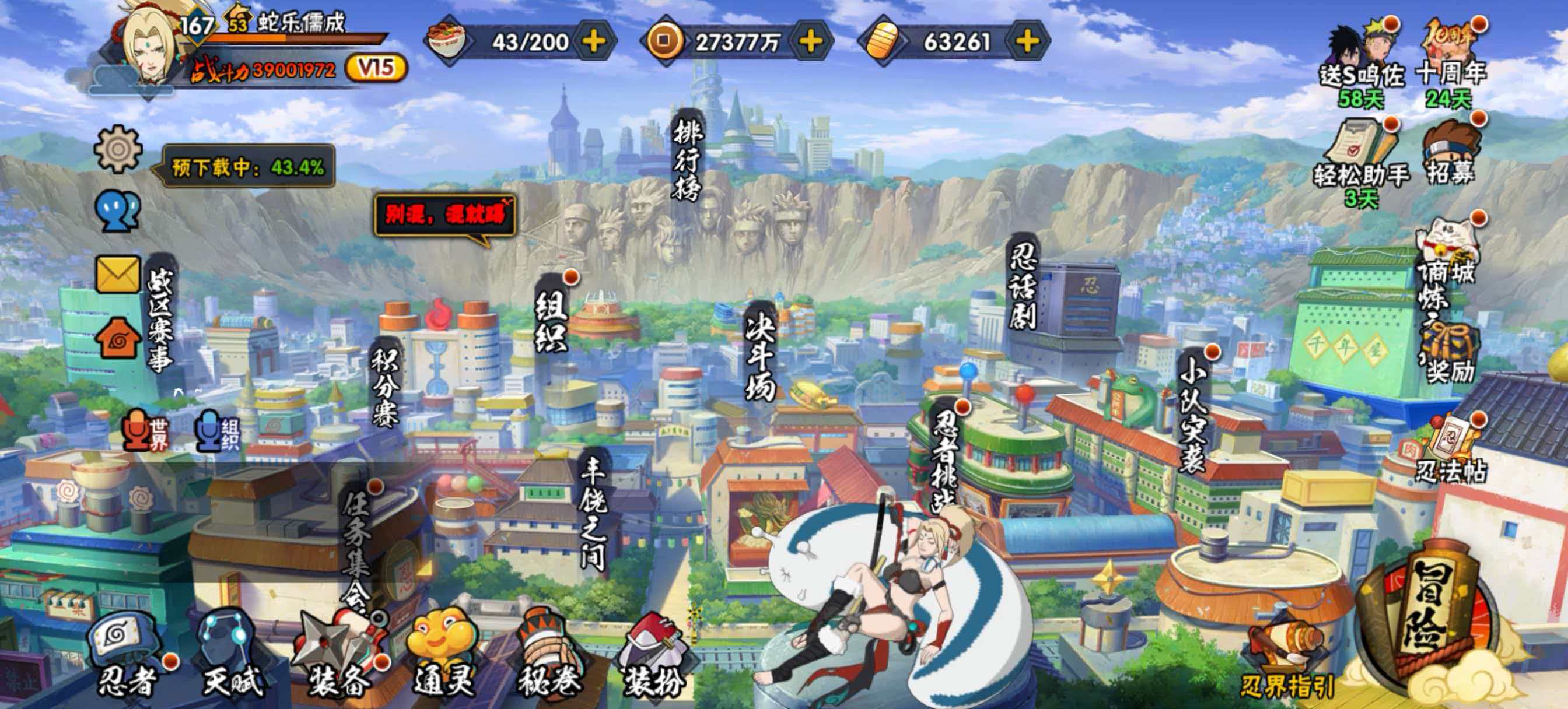Open the 装备 equipment menu

(338, 657)
